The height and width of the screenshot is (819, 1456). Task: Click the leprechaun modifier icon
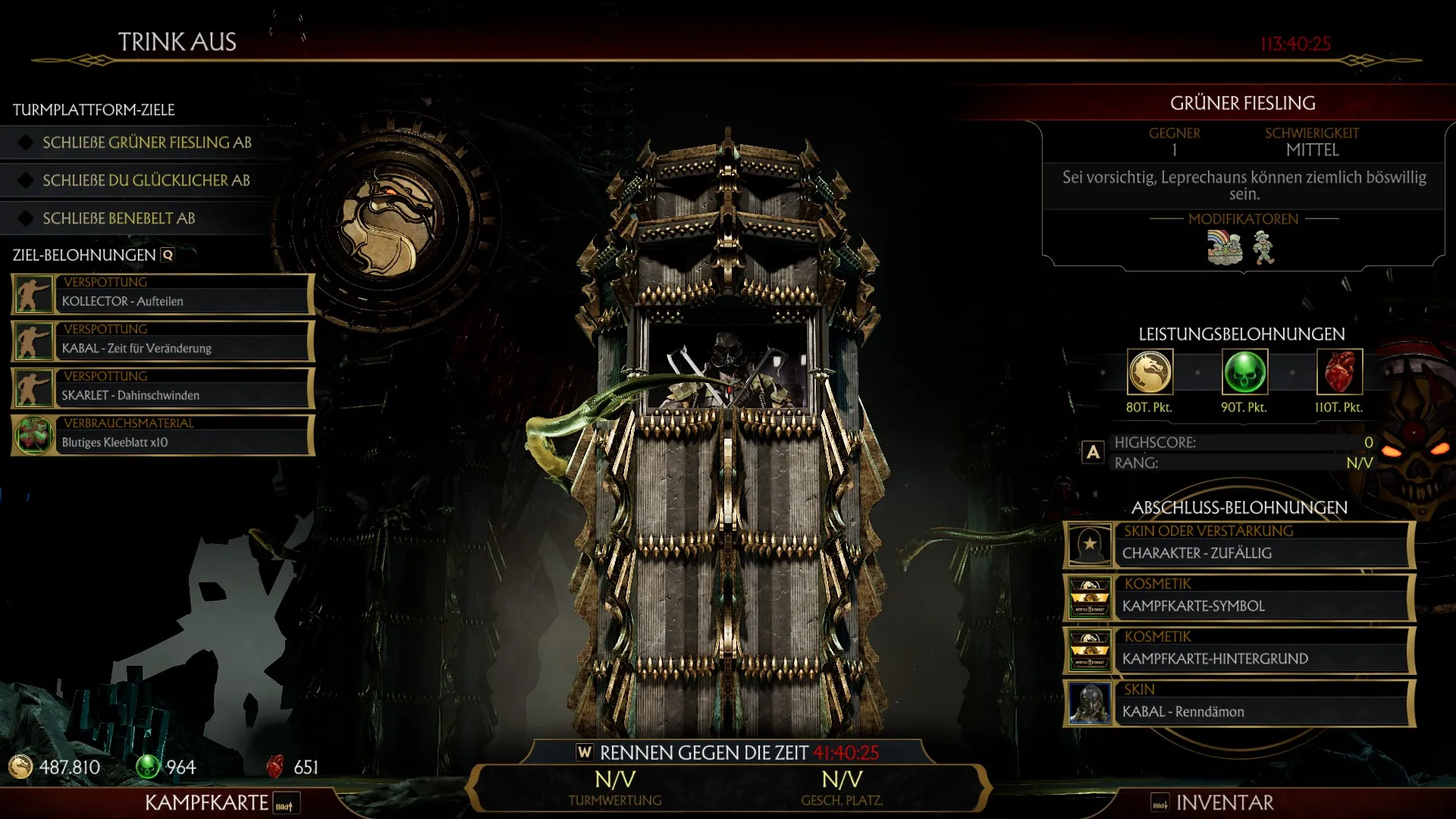[x=1263, y=248]
